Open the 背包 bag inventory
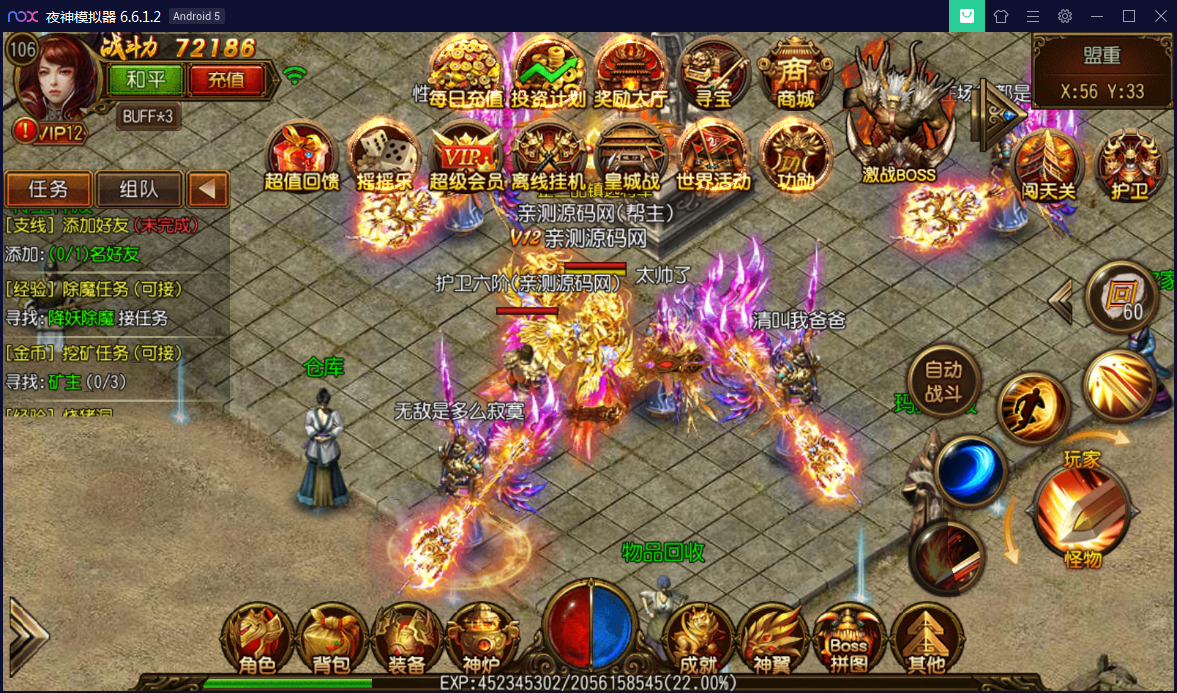The image size is (1177, 693). (331, 640)
